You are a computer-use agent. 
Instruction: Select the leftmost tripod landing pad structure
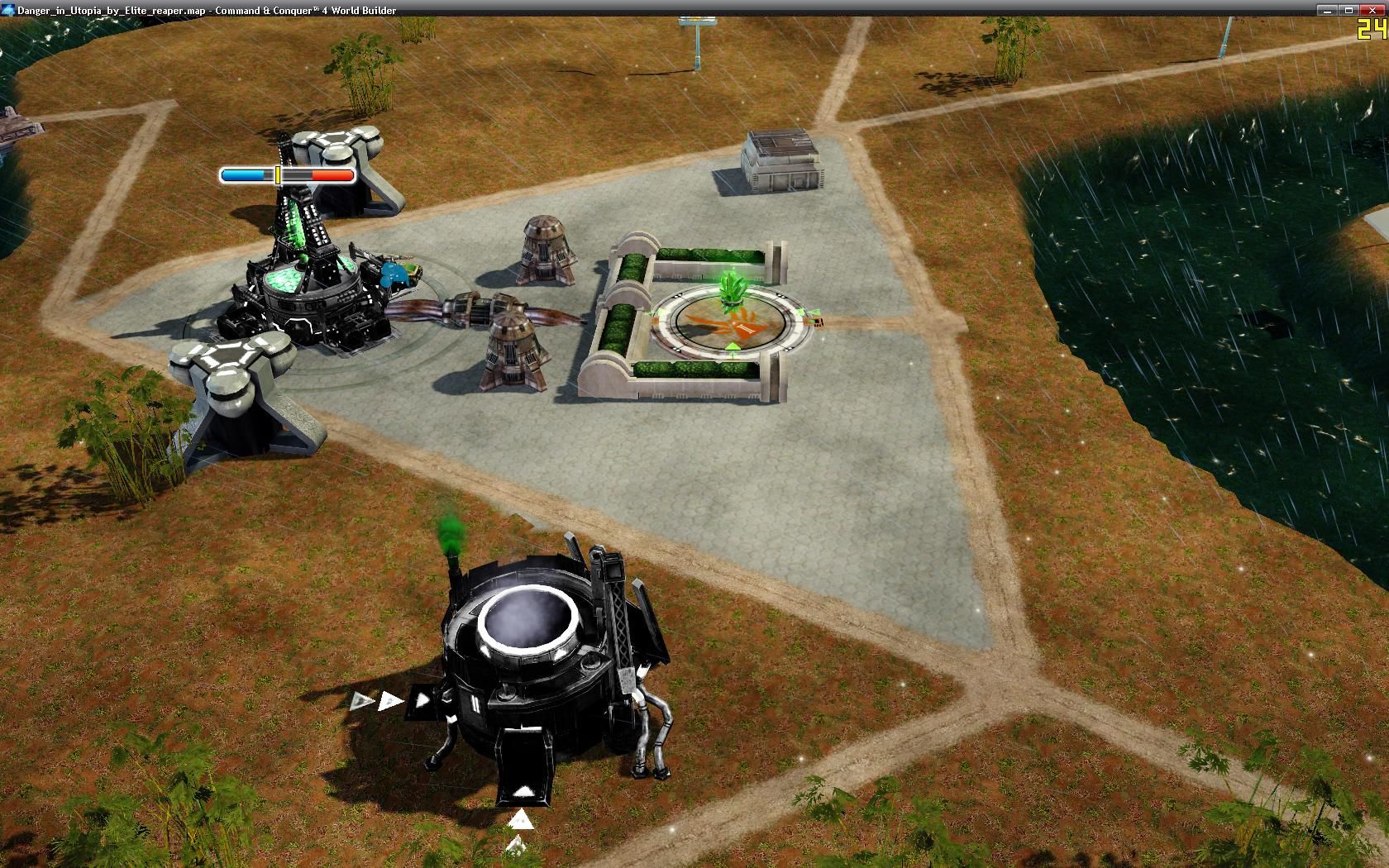tap(236, 389)
